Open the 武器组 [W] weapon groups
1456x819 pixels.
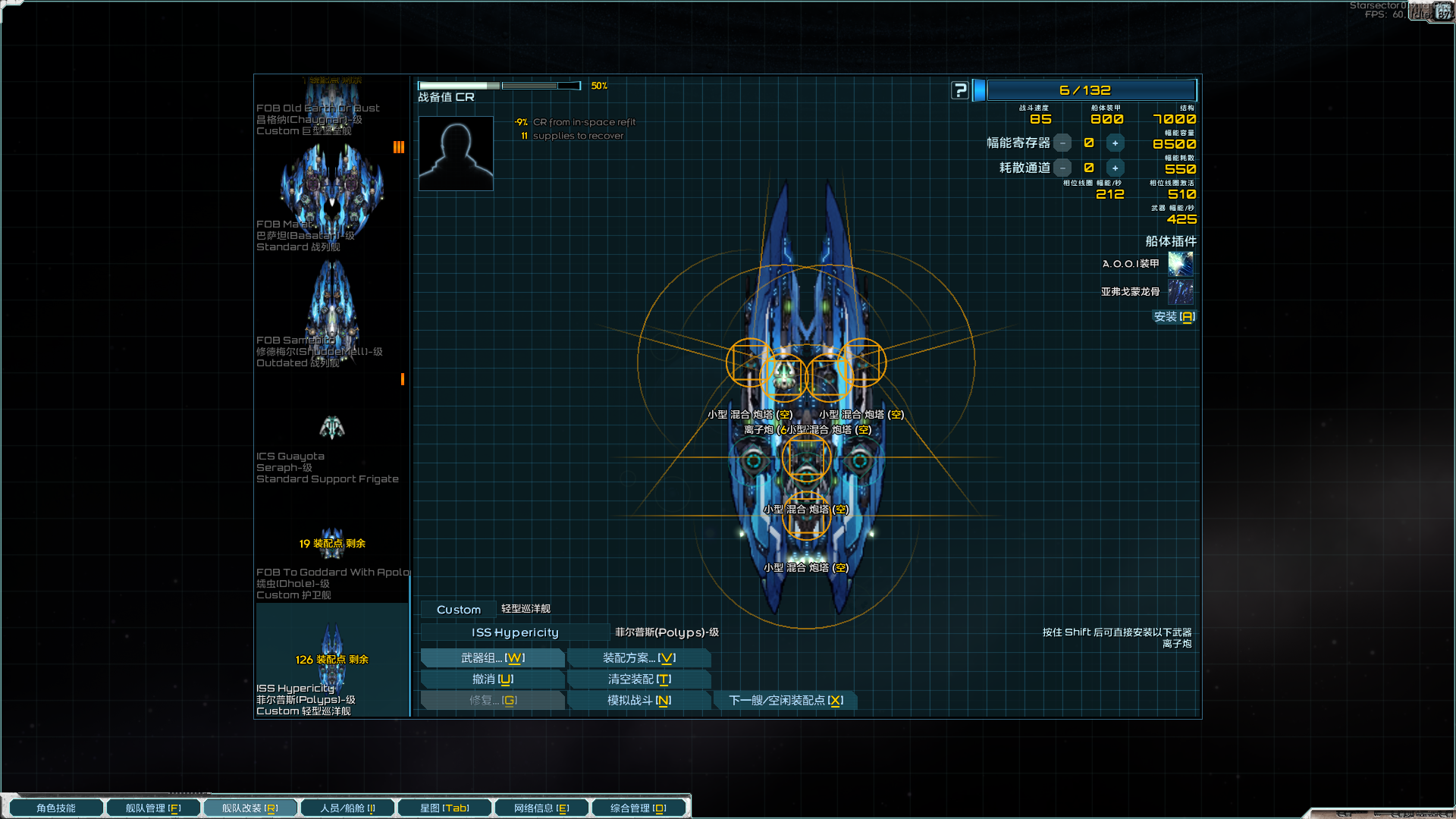point(492,657)
